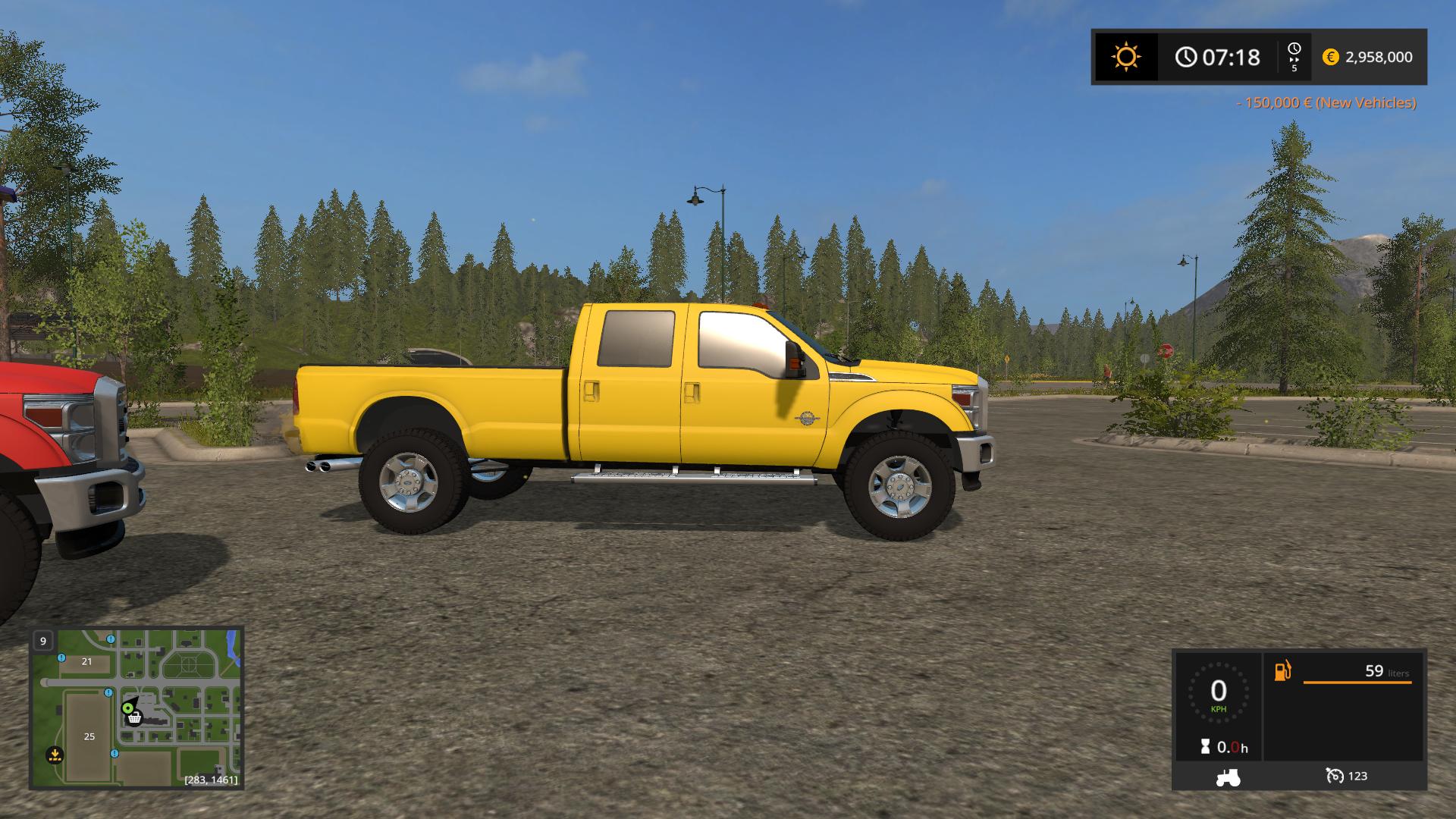The width and height of the screenshot is (1456, 819).
Task: Select the shop basket marker on minimap
Action: (x=135, y=717)
